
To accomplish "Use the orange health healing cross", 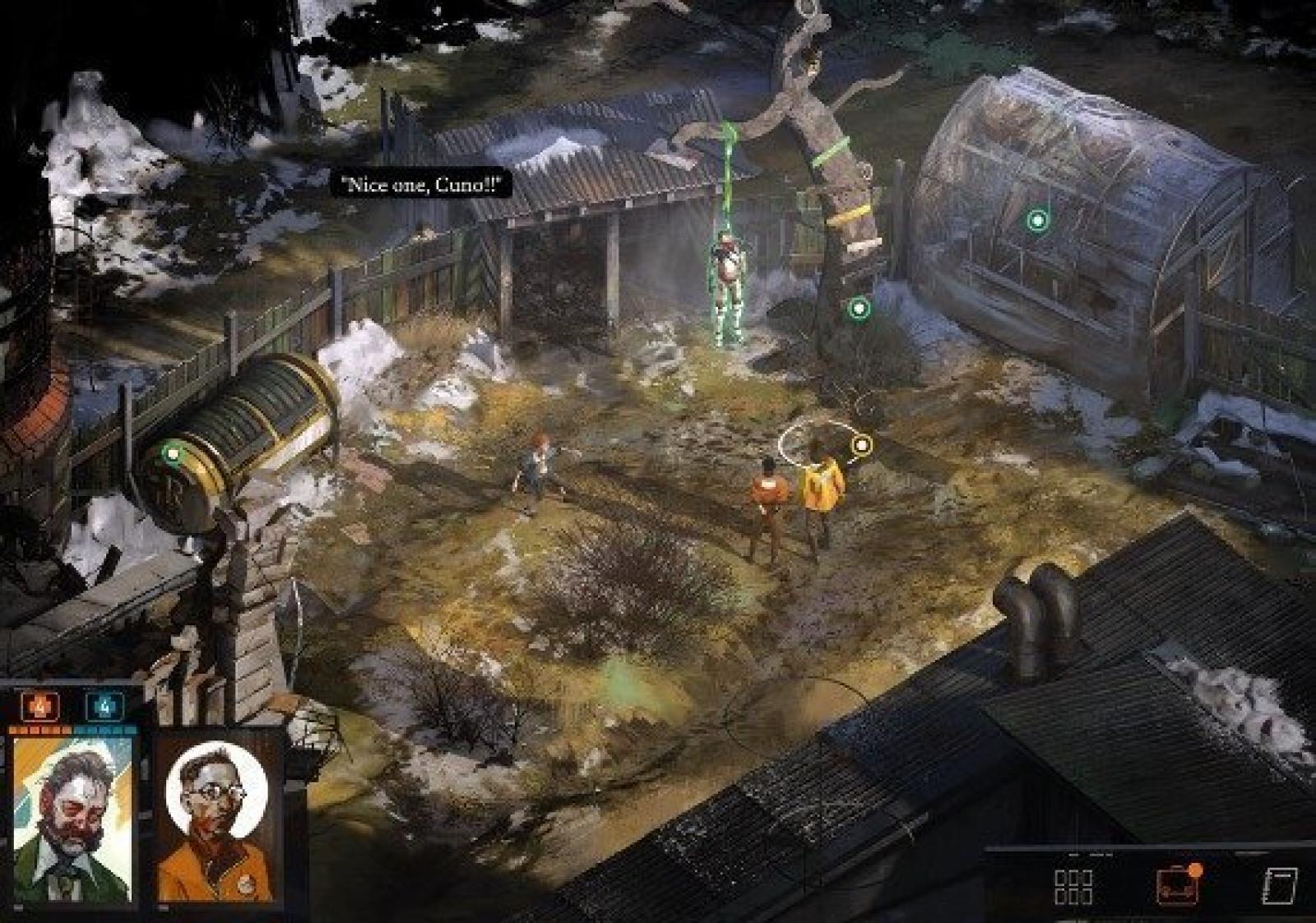I will click(x=39, y=706).
